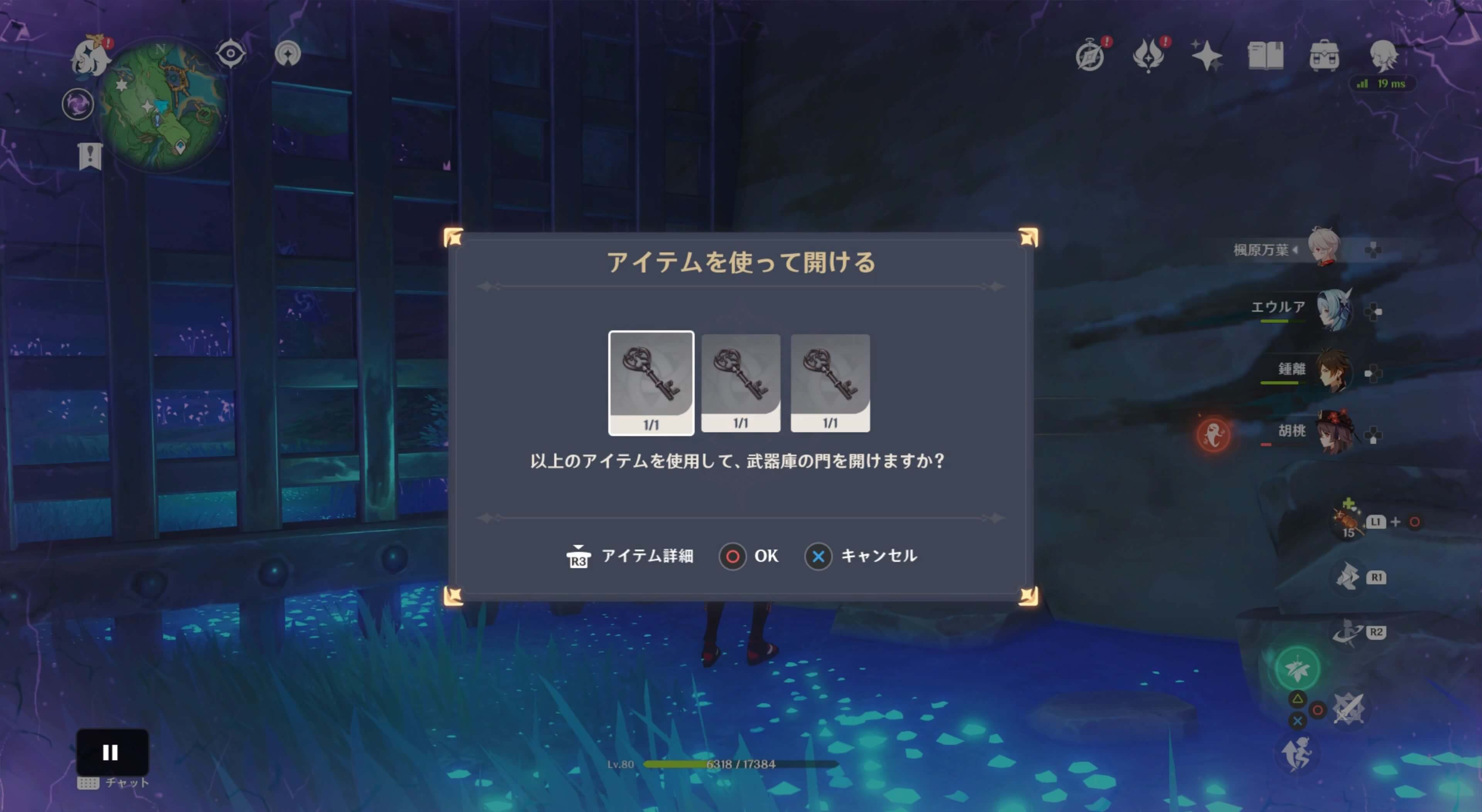Confirm opening the gate with OK

[749, 556]
